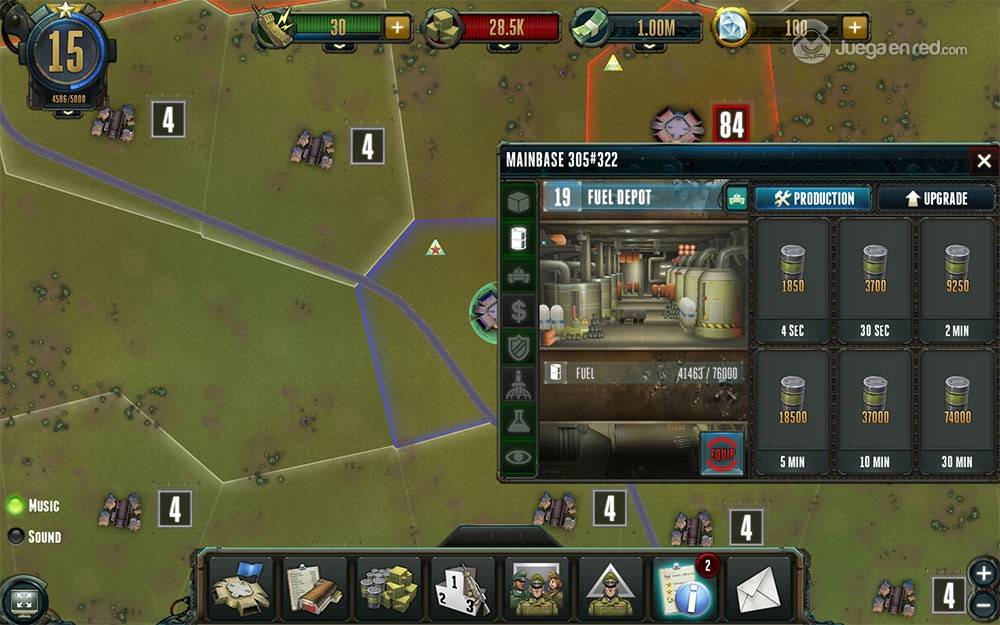Toggle the Music option

16,506
